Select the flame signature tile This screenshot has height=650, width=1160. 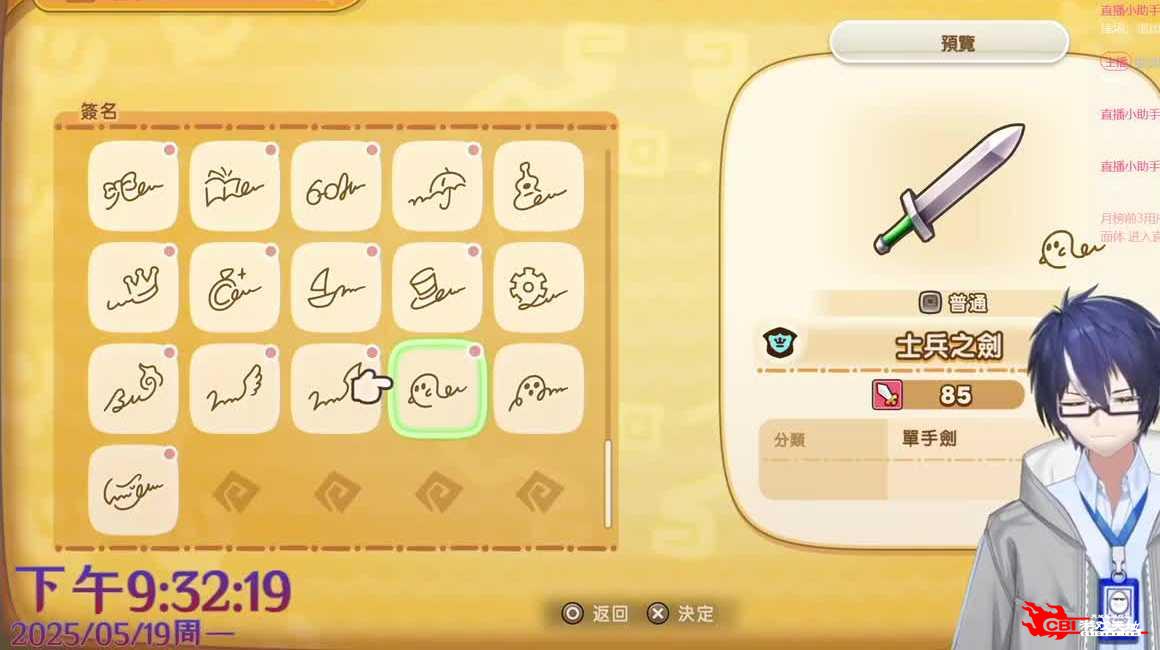pos(134,388)
